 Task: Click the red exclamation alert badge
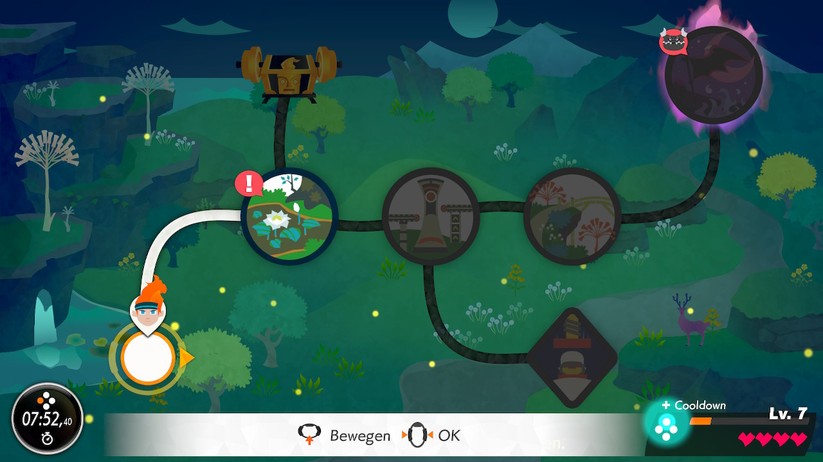[x=248, y=184]
